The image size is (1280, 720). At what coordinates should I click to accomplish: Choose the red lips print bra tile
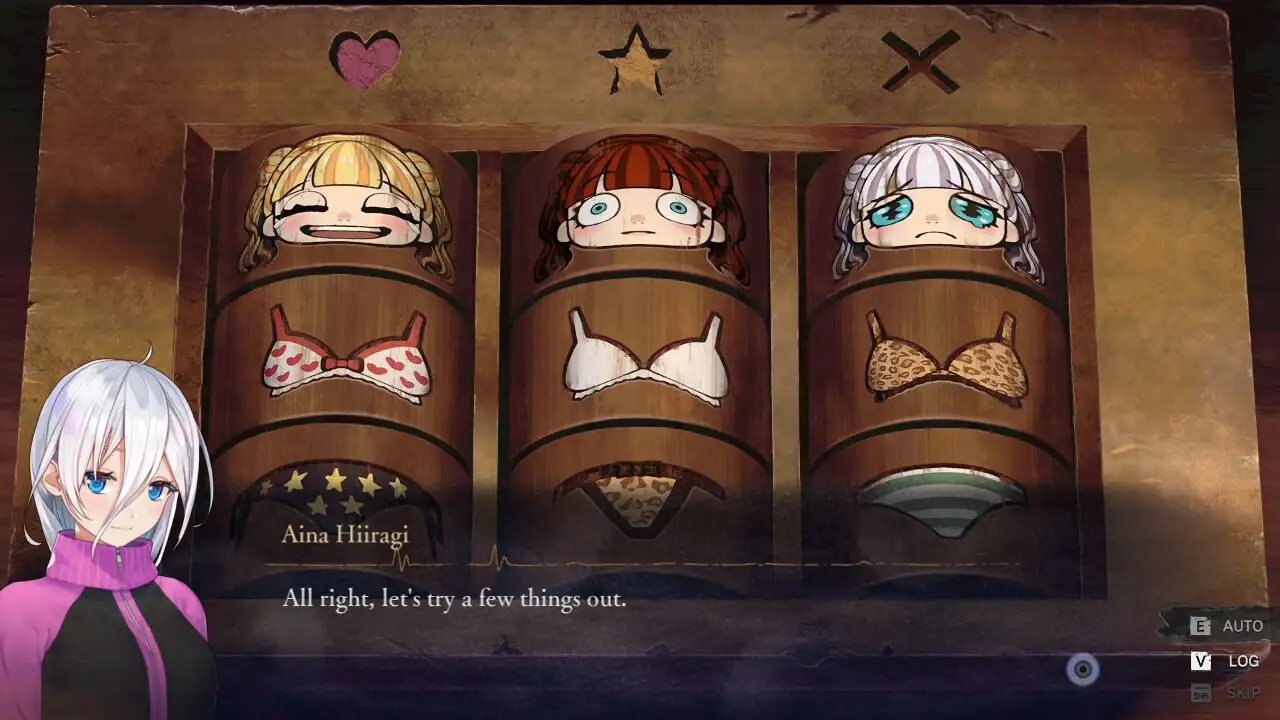click(346, 356)
